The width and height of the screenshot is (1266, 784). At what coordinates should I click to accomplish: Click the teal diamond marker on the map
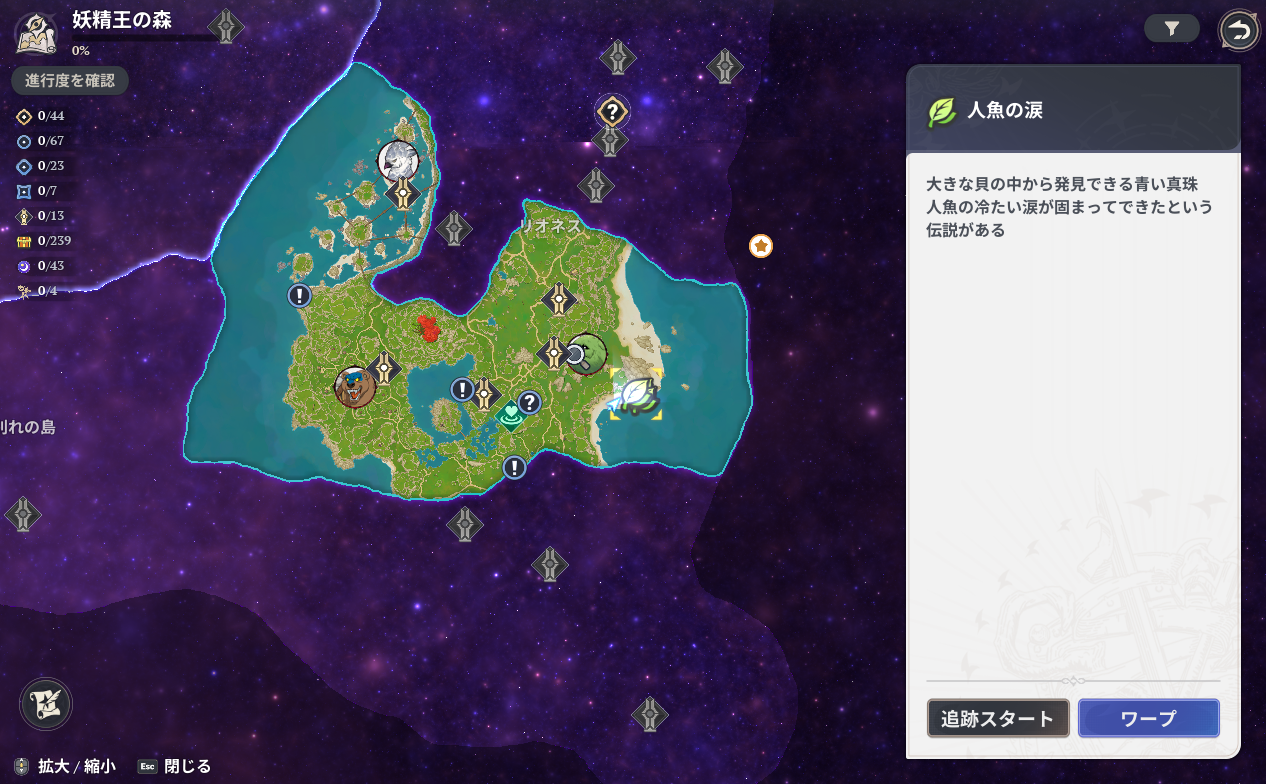(511, 414)
